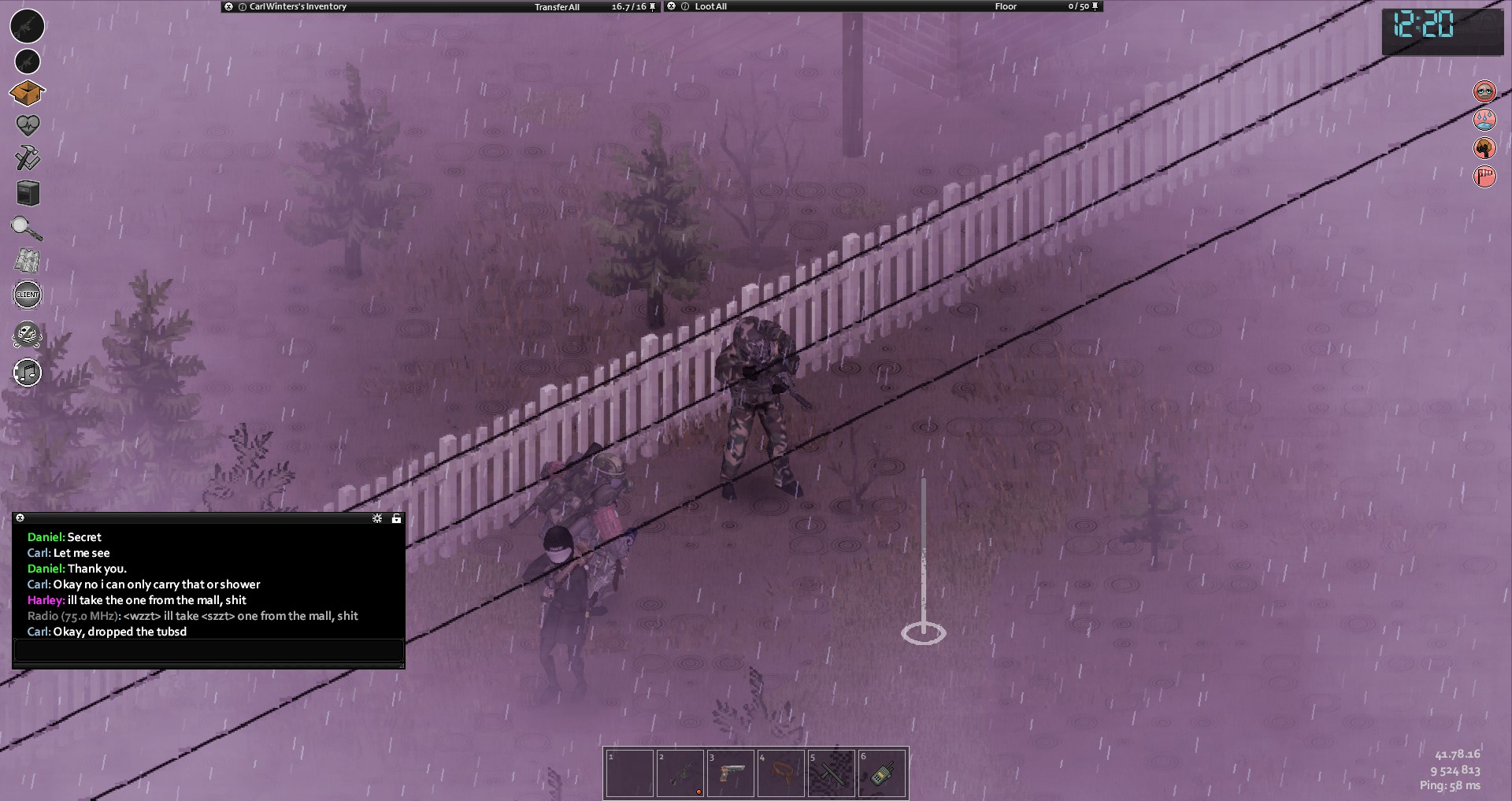Activate the magnifying glass search mode
This screenshot has height=801, width=1512.
click(x=27, y=228)
